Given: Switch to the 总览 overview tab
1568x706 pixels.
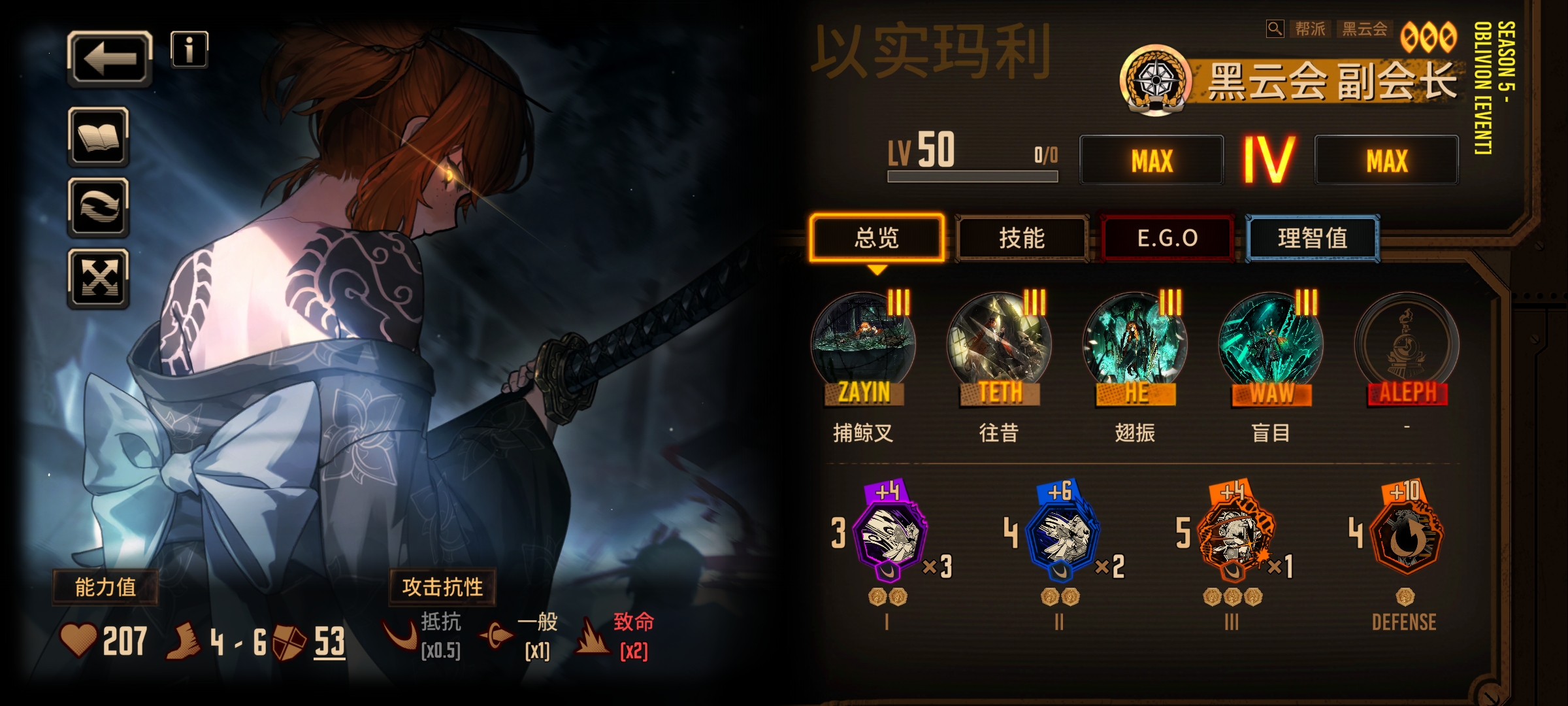Looking at the screenshot, I should tap(877, 238).
